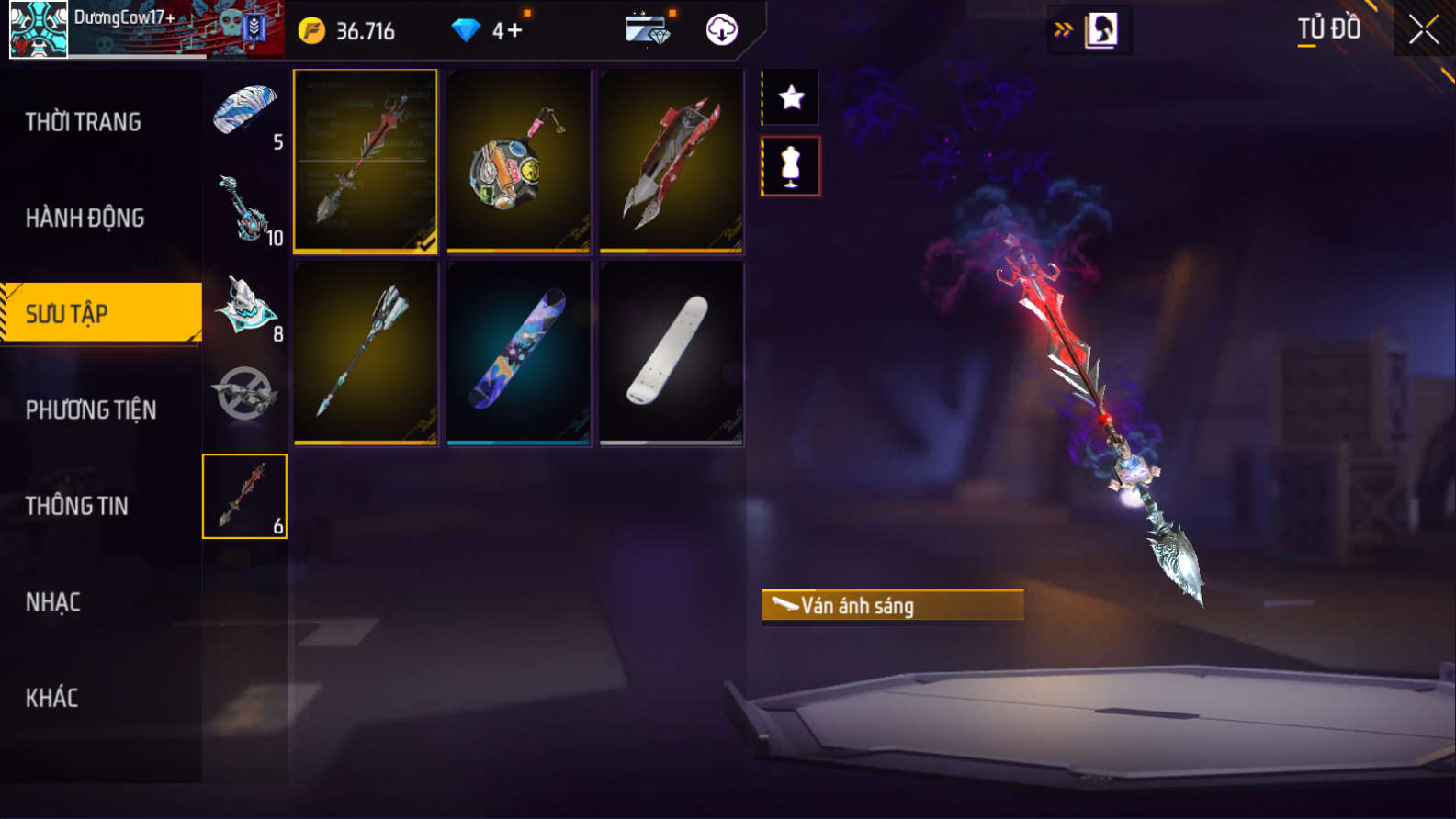This screenshot has width=1456, height=819.
Task: Select the SƯU TẬP tab
Action: 101,313
